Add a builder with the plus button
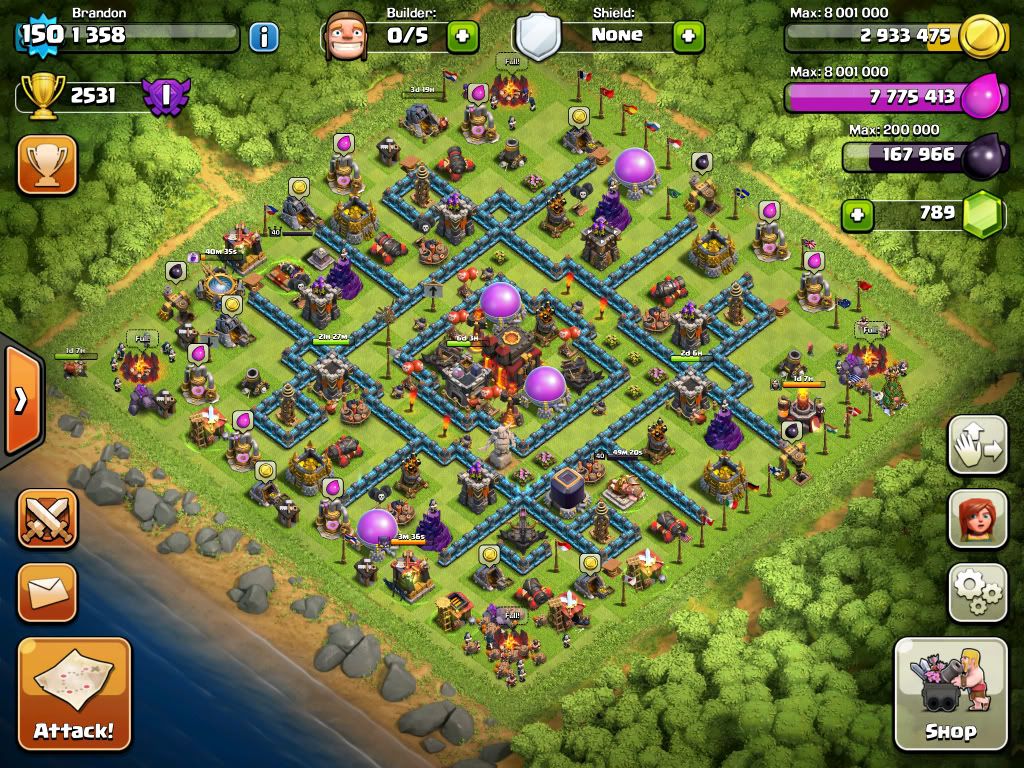The image size is (1024, 768). point(462,37)
